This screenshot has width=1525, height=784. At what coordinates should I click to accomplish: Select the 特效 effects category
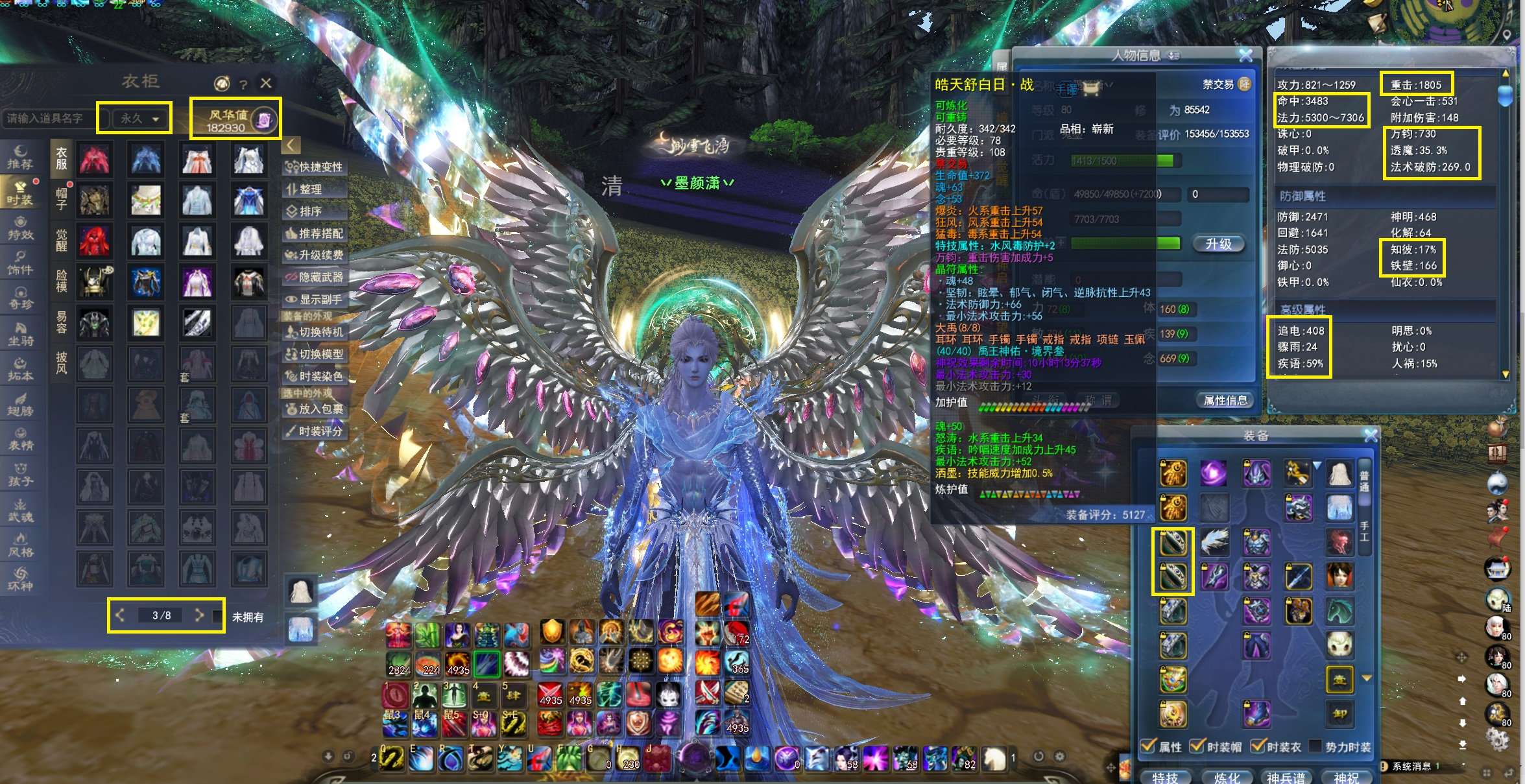[x=20, y=229]
